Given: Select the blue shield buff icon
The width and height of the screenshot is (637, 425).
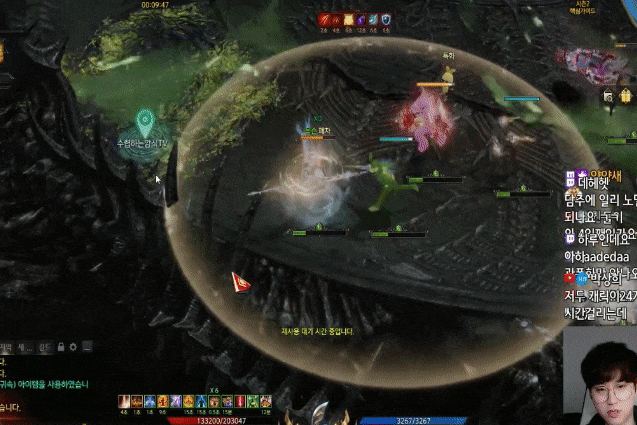Looking at the screenshot, I should pyautogui.click(x=386, y=19).
